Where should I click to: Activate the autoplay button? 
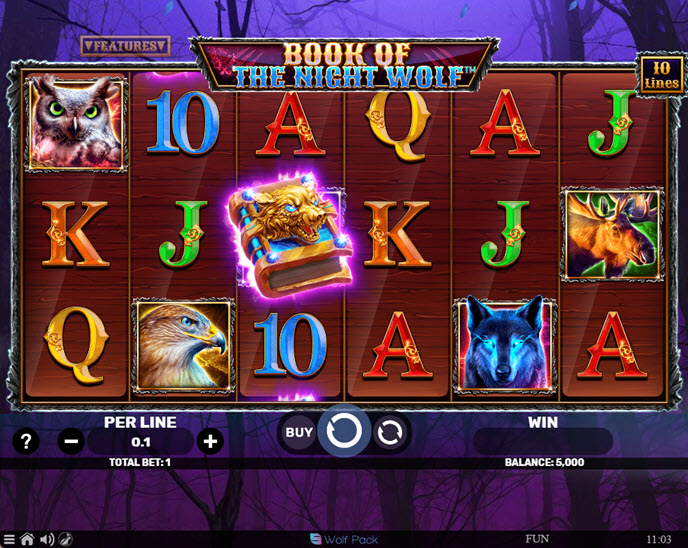[391, 433]
